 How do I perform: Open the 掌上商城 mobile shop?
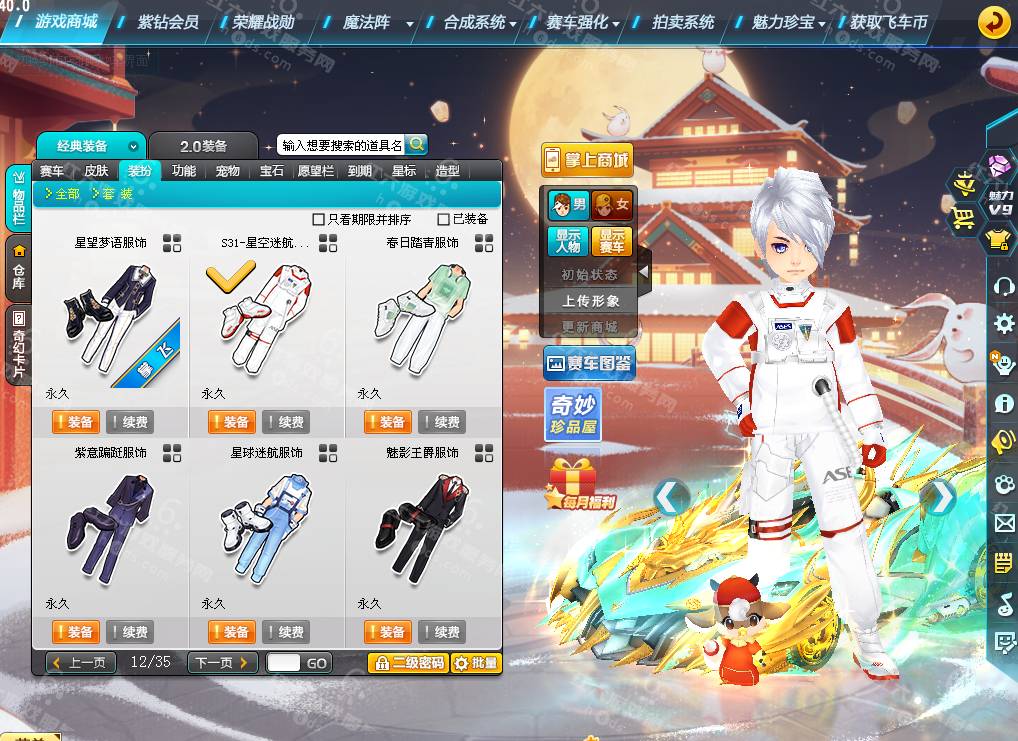pos(587,159)
